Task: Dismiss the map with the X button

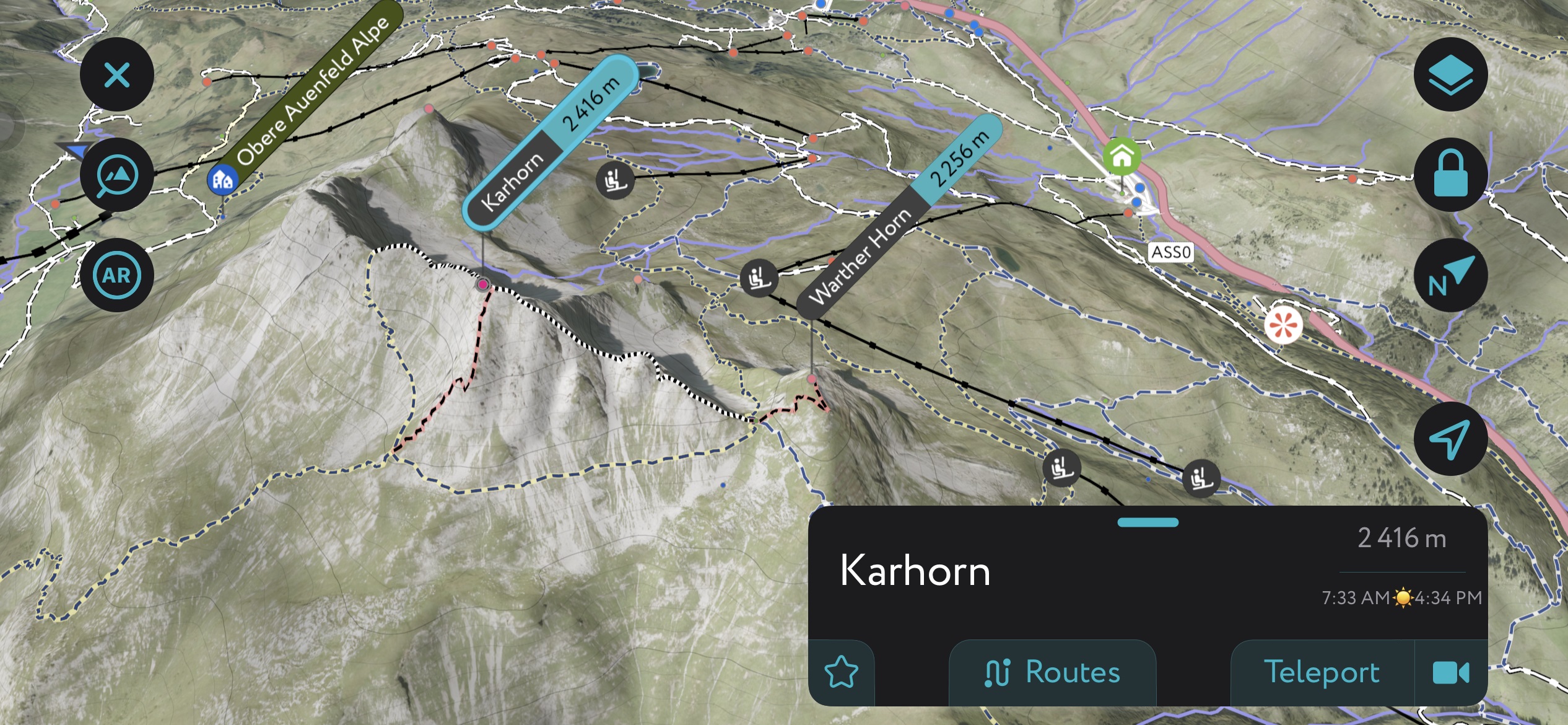Action: (118, 75)
